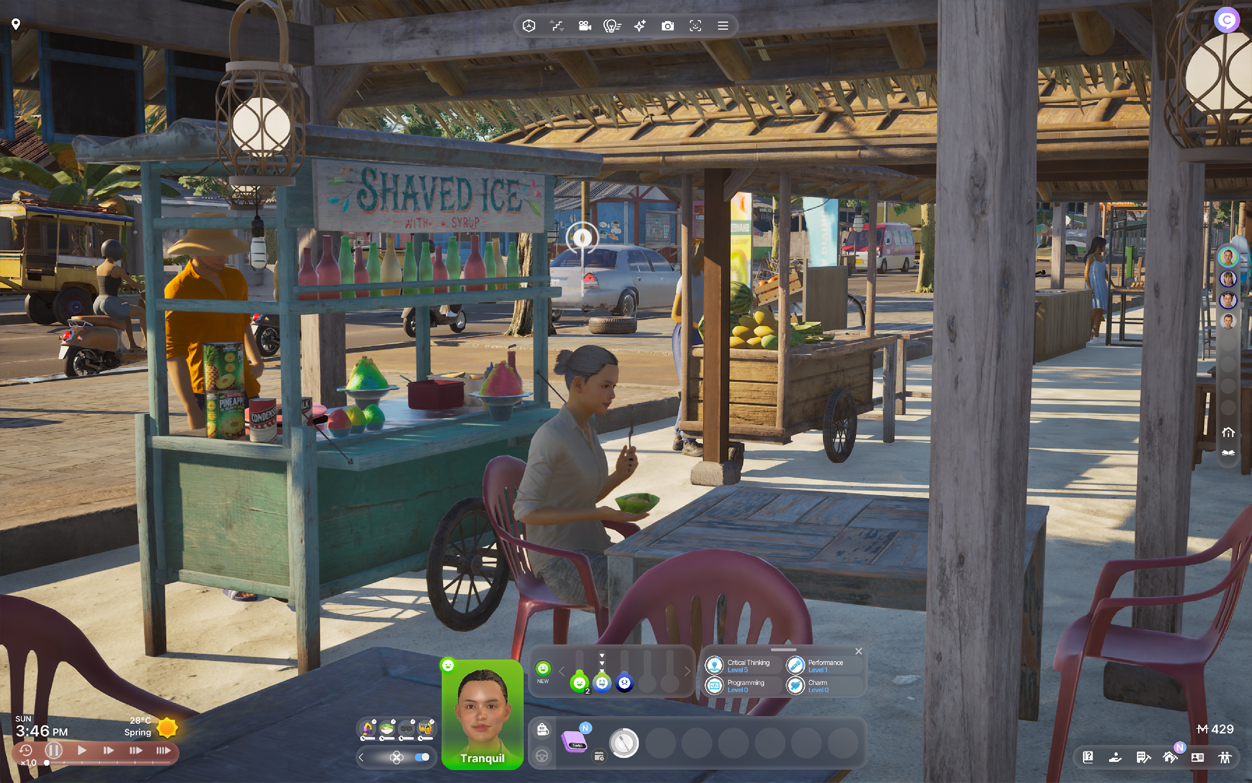1252x783 pixels.
Task: Select the fastest time speed
Action: [162, 750]
